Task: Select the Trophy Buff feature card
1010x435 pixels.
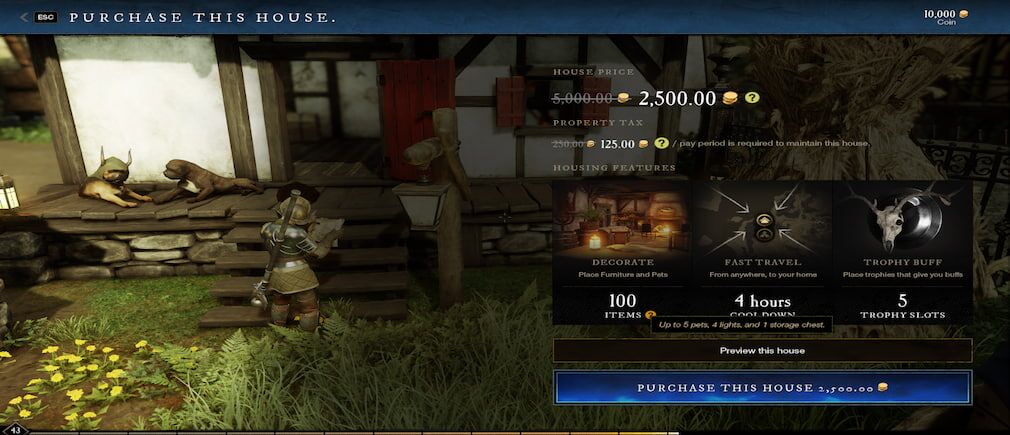Action: pyautogui.click(x=902, y=252)
